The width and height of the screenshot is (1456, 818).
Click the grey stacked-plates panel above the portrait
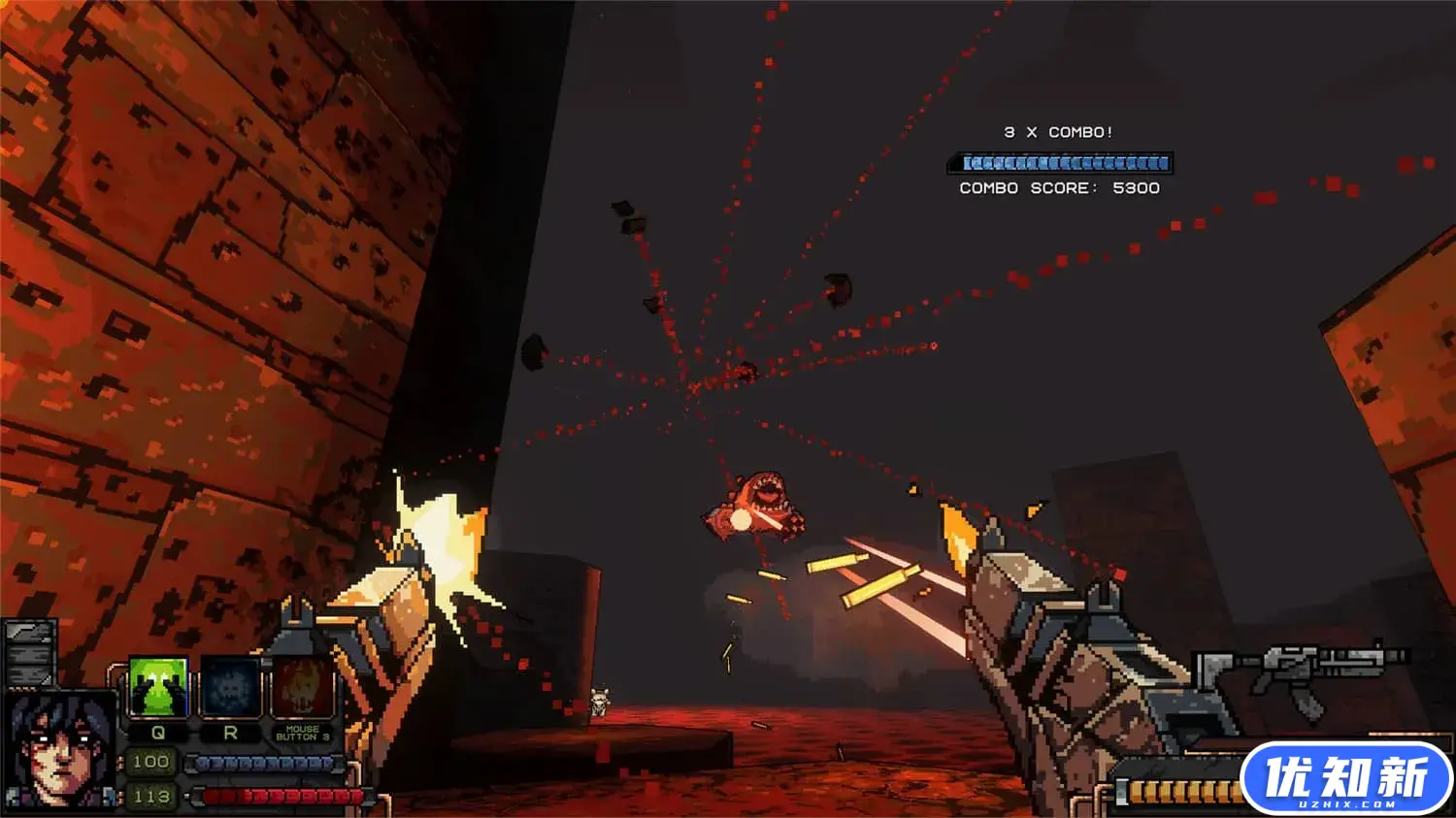(29, 653)
